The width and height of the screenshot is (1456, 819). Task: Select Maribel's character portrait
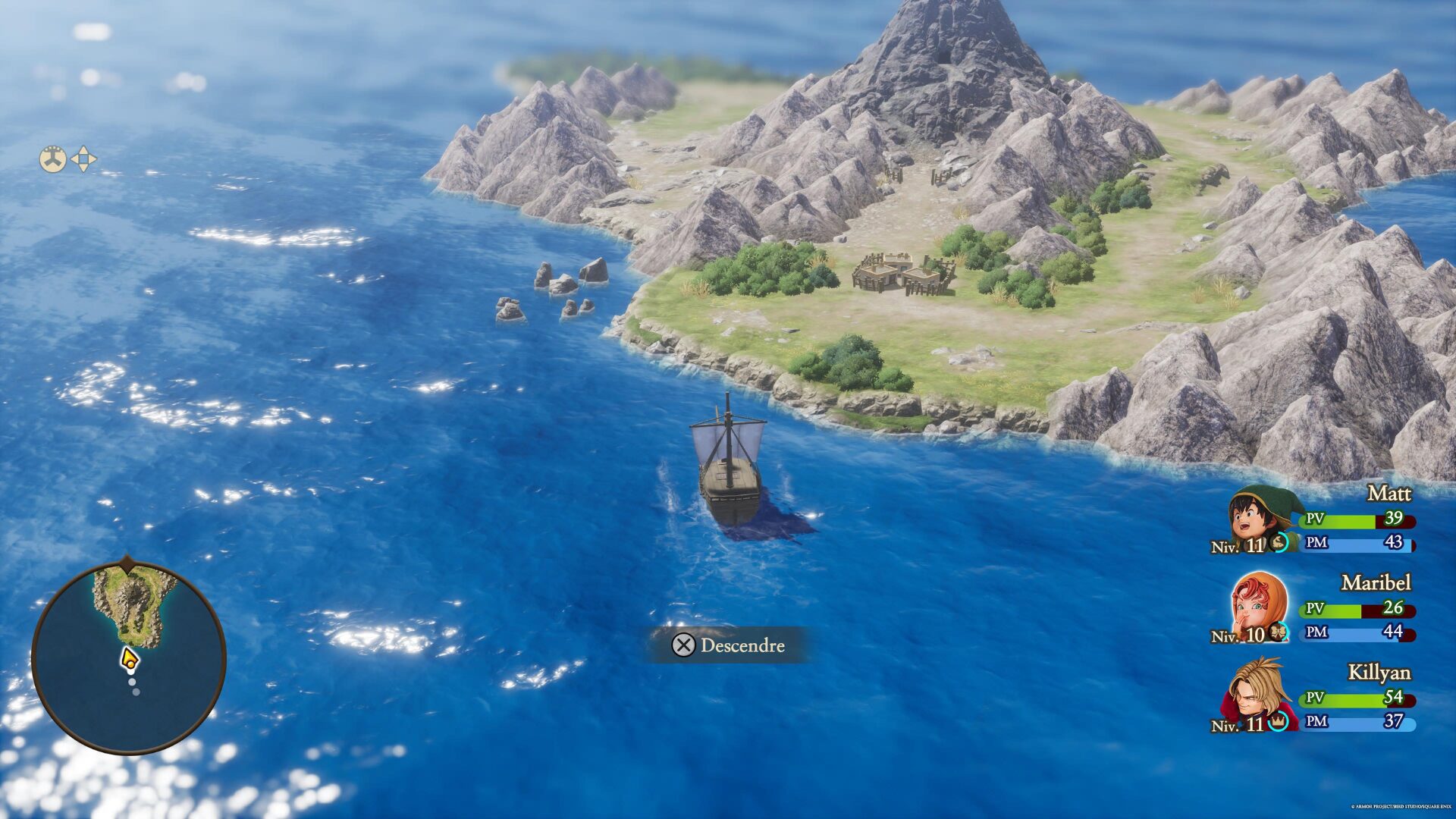coord(1258,607)
